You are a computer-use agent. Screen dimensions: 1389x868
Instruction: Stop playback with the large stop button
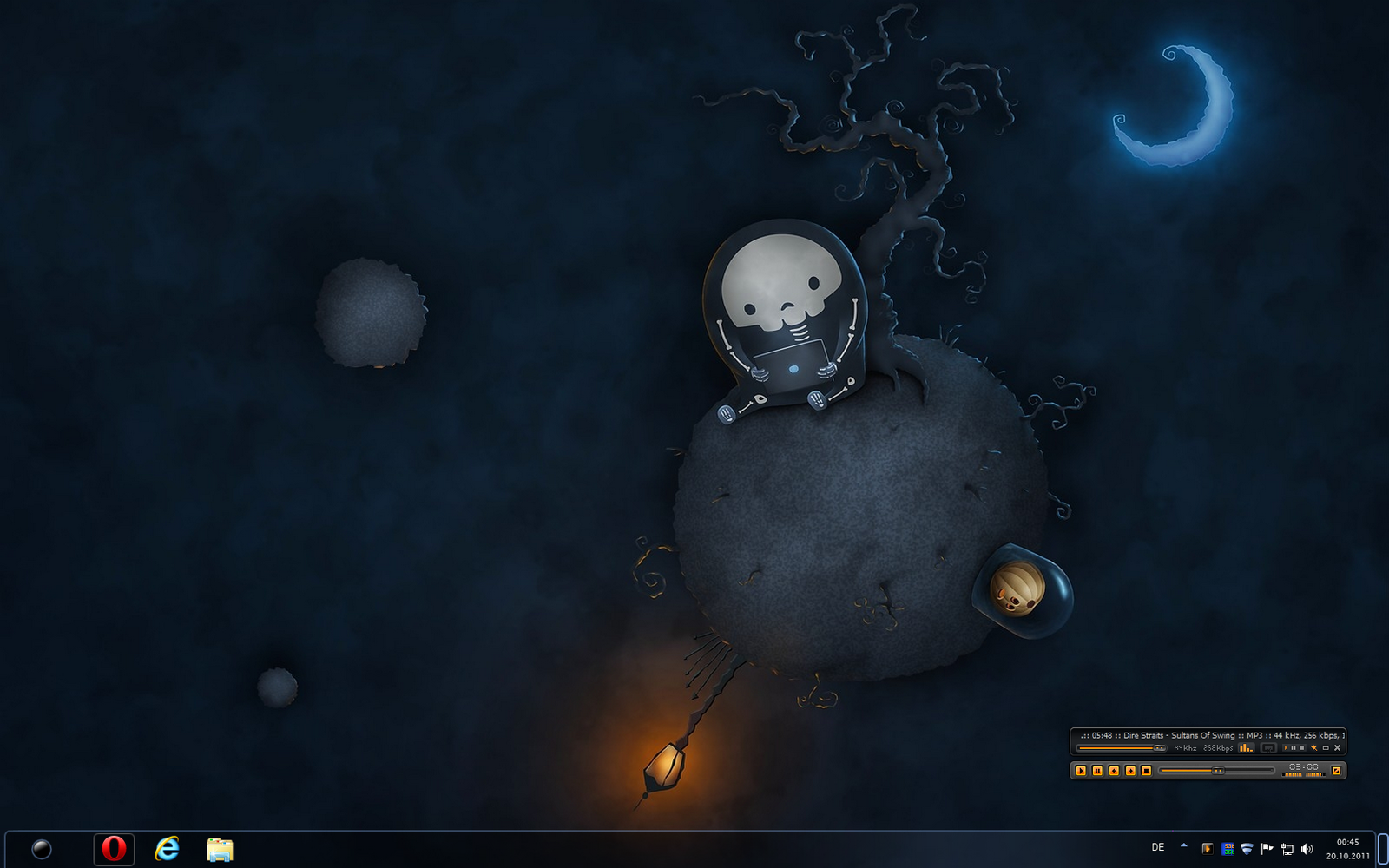click(1146, 771)
